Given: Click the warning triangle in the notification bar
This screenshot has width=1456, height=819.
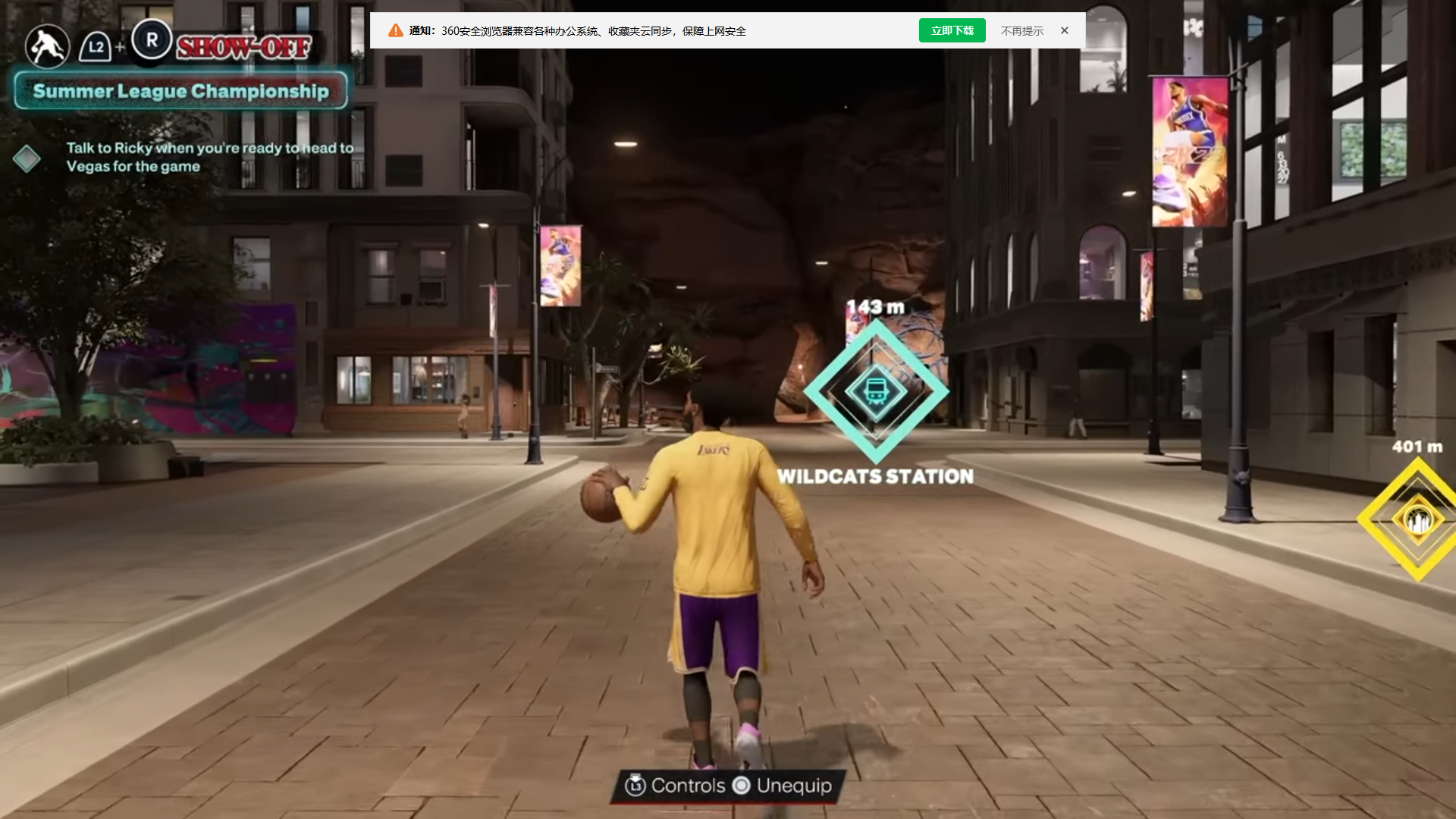Looking at the screenshot, I should coord(394,30).
